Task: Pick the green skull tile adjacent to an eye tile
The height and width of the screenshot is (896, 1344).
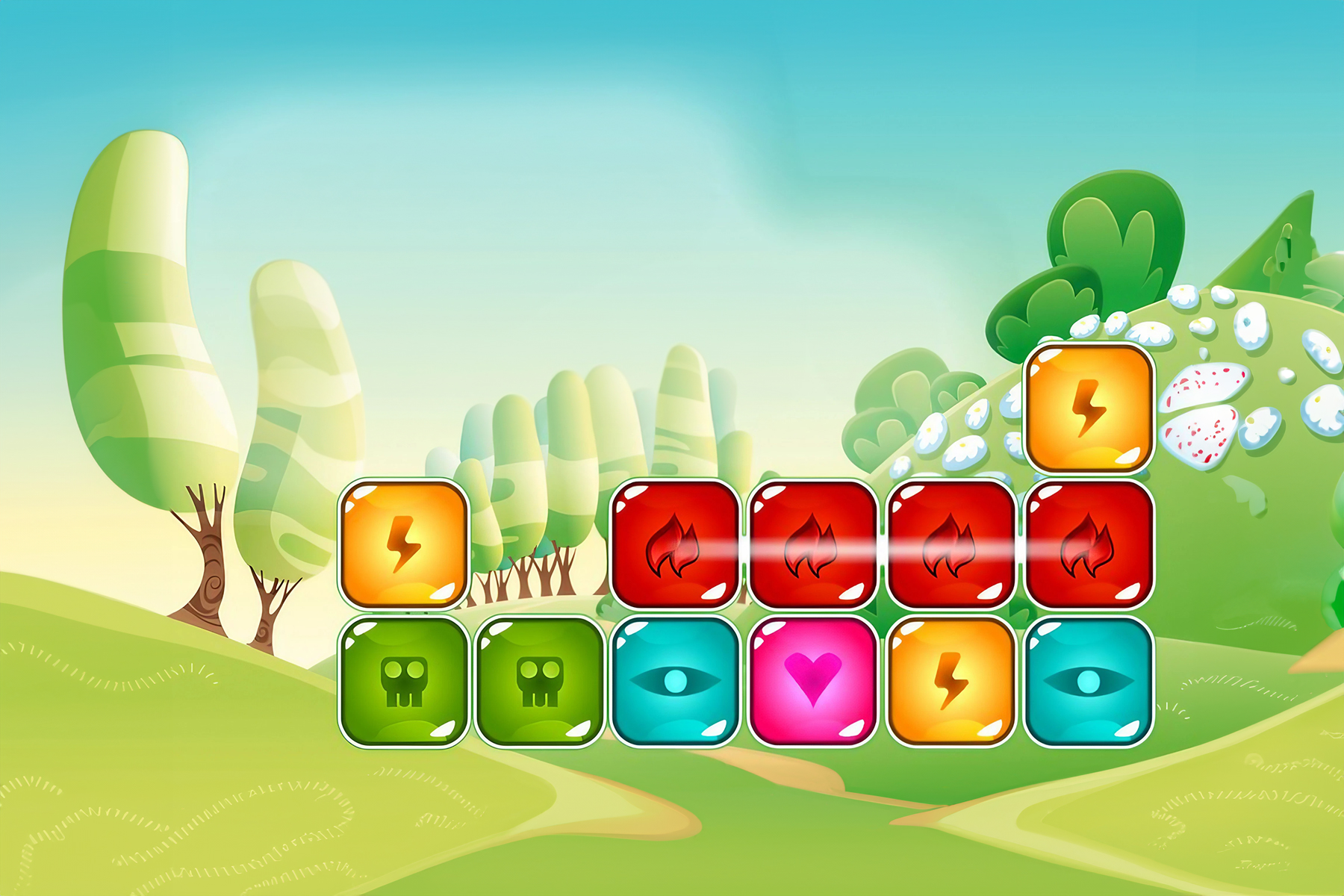Action: (539, 681)
